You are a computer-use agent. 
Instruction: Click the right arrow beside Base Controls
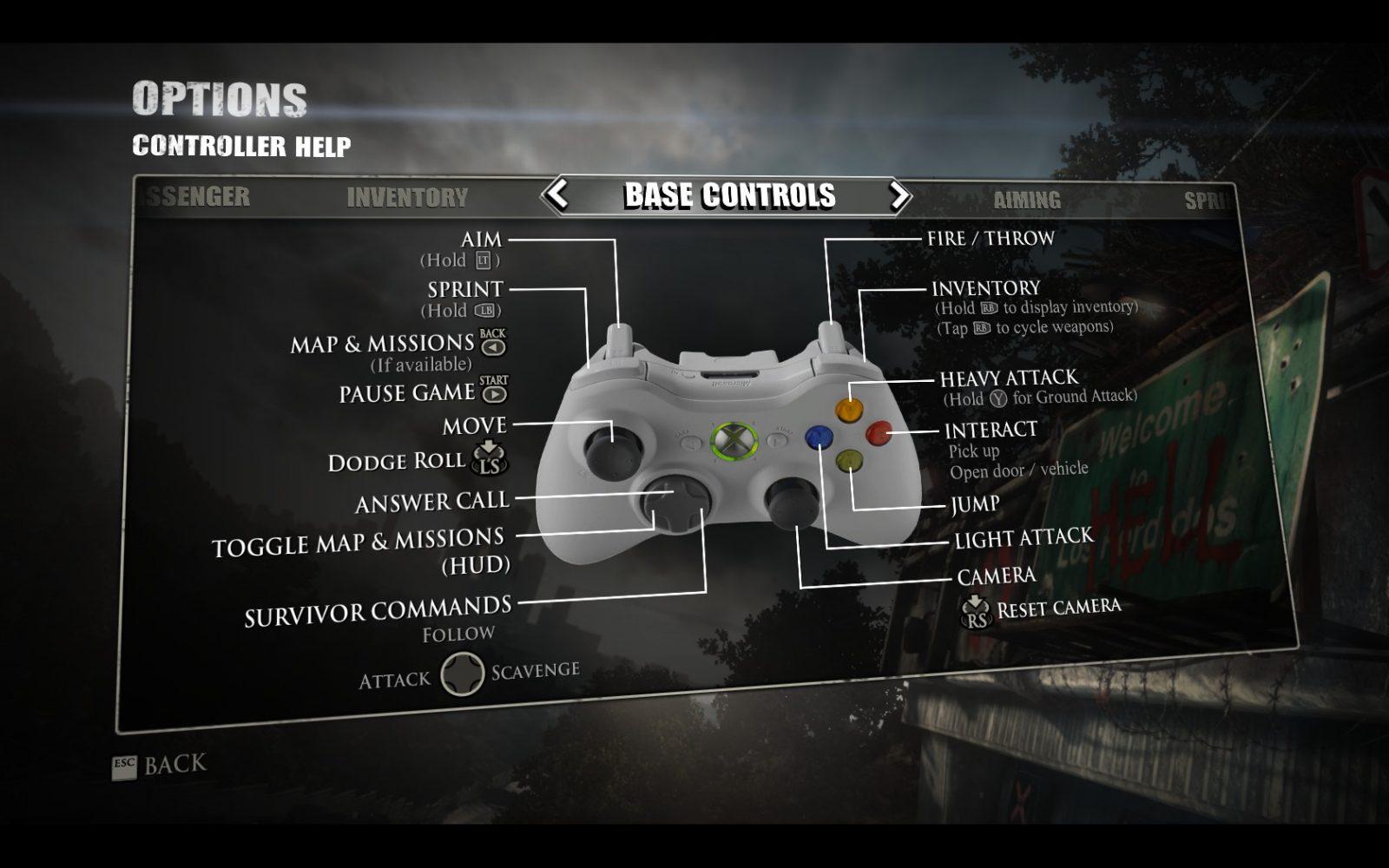899,195
